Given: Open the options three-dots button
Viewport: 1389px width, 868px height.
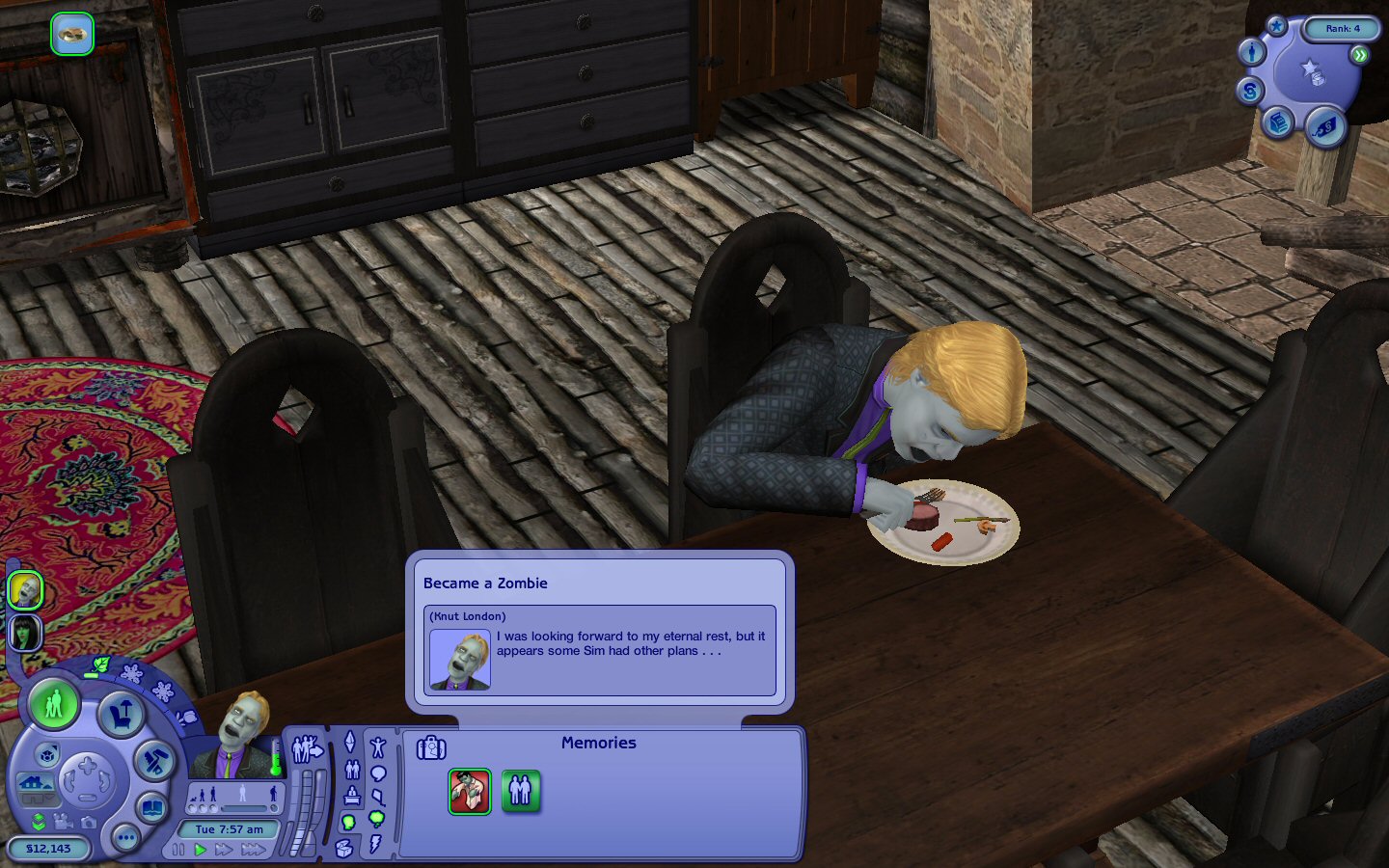Looking at the screenshot, I should pos(125,838).
